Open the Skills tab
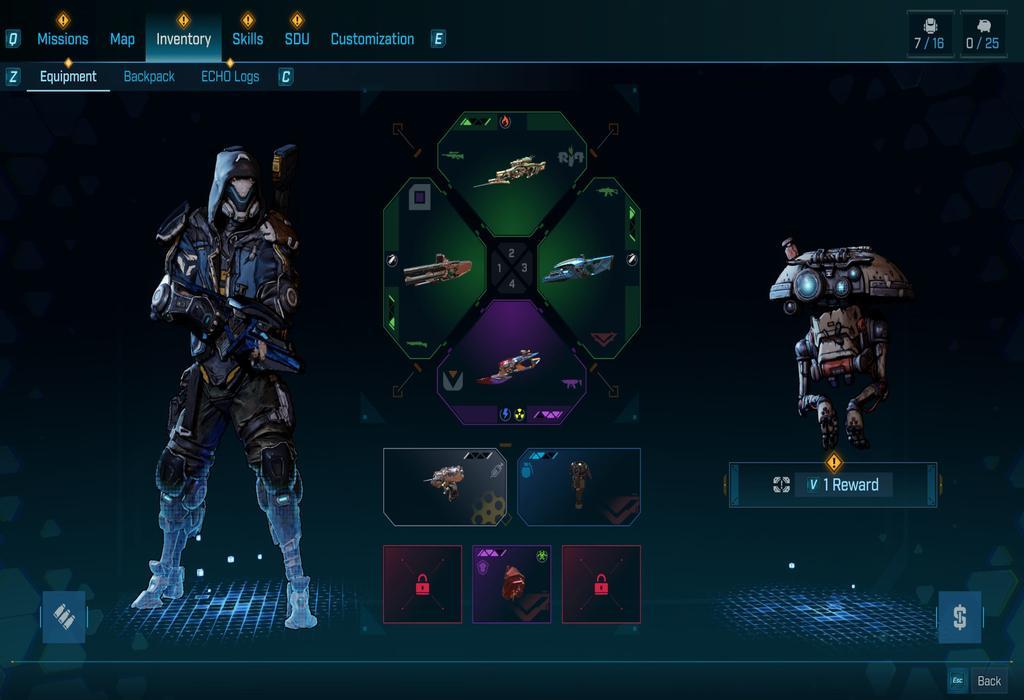 [x=247, y=39]
